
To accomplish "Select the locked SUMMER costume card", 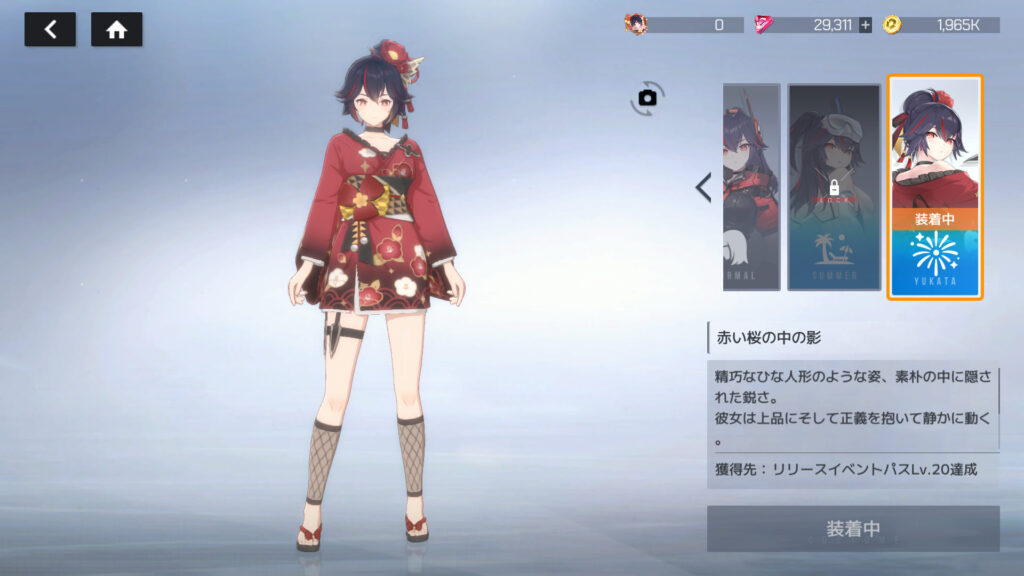I will pyautogui.click(x=833, y=187).
